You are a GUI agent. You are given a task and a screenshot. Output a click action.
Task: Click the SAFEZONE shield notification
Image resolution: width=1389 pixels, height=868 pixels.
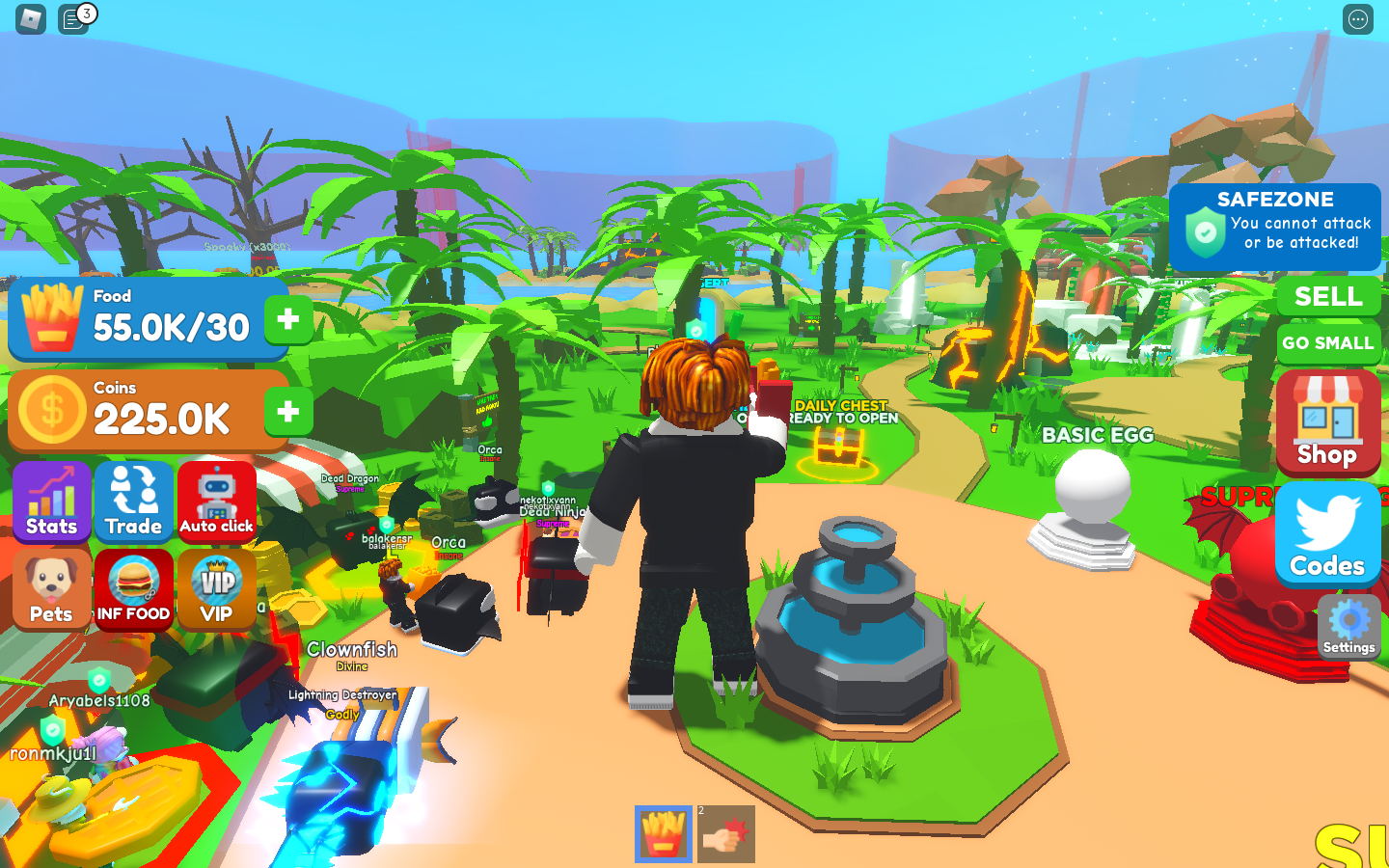(1275, 227)
